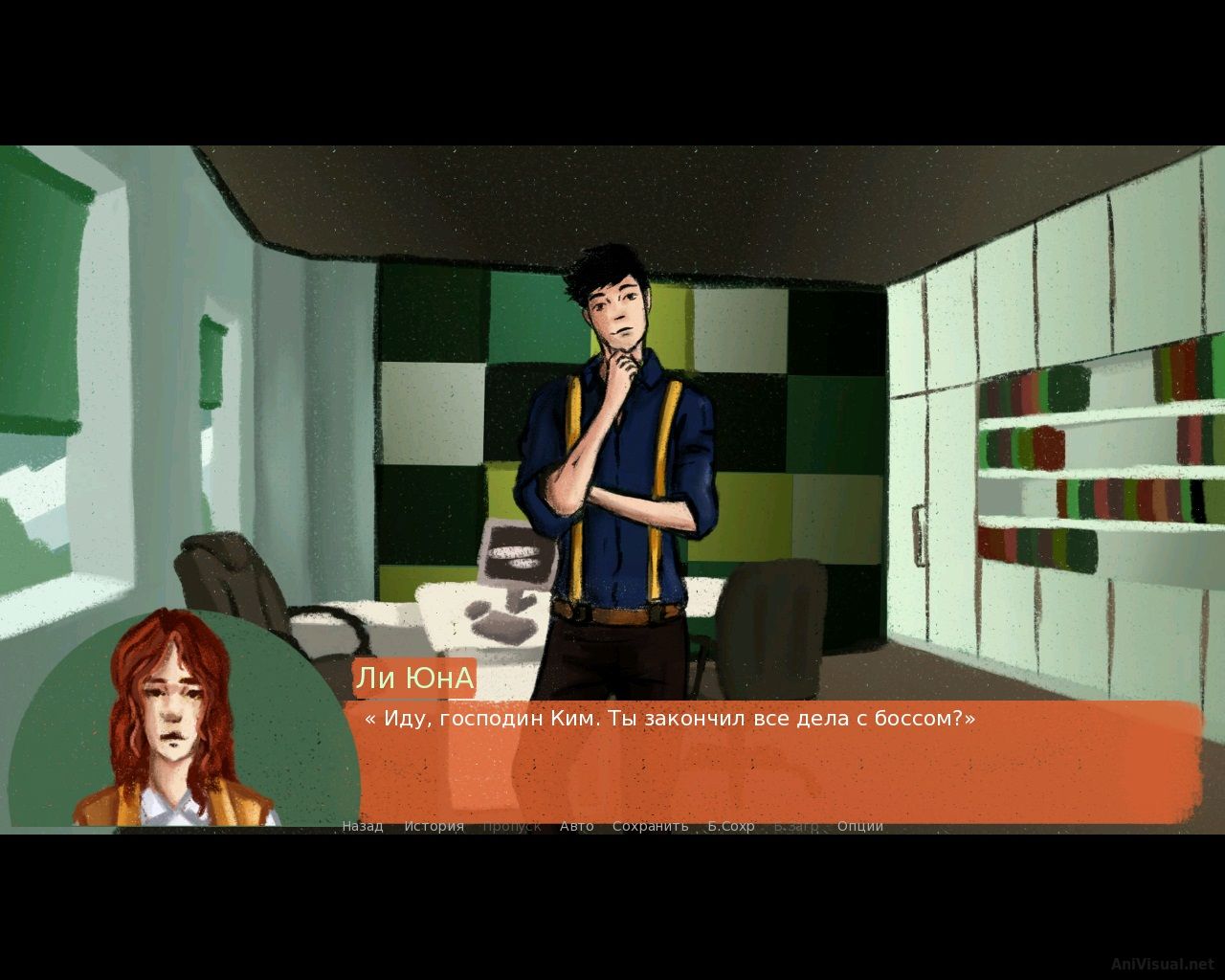Image resolution: width=1225 pixels, height=980 pixels.
Task: Open the История dialogue log
Action: click(x=433, y=825)
